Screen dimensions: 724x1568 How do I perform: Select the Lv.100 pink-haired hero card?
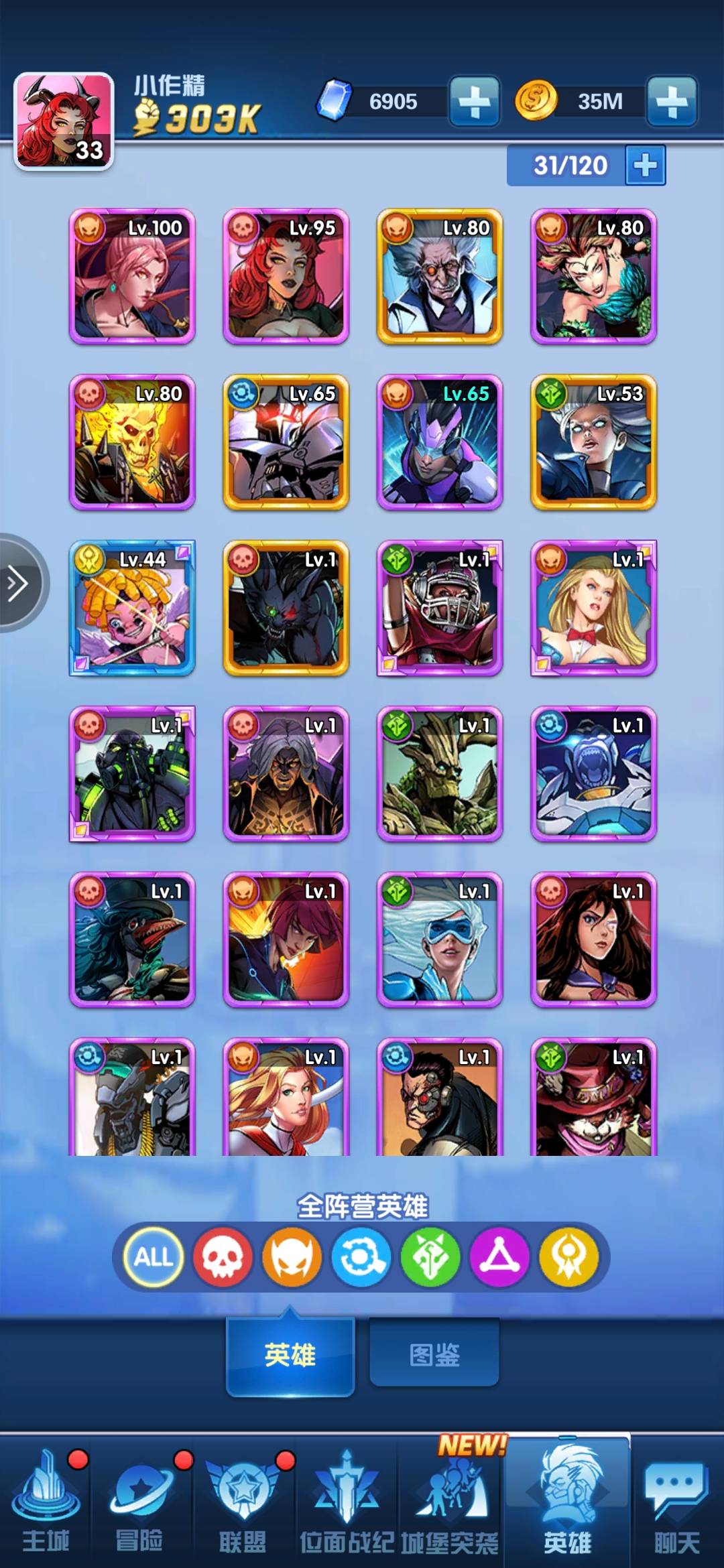click(132, 277)
